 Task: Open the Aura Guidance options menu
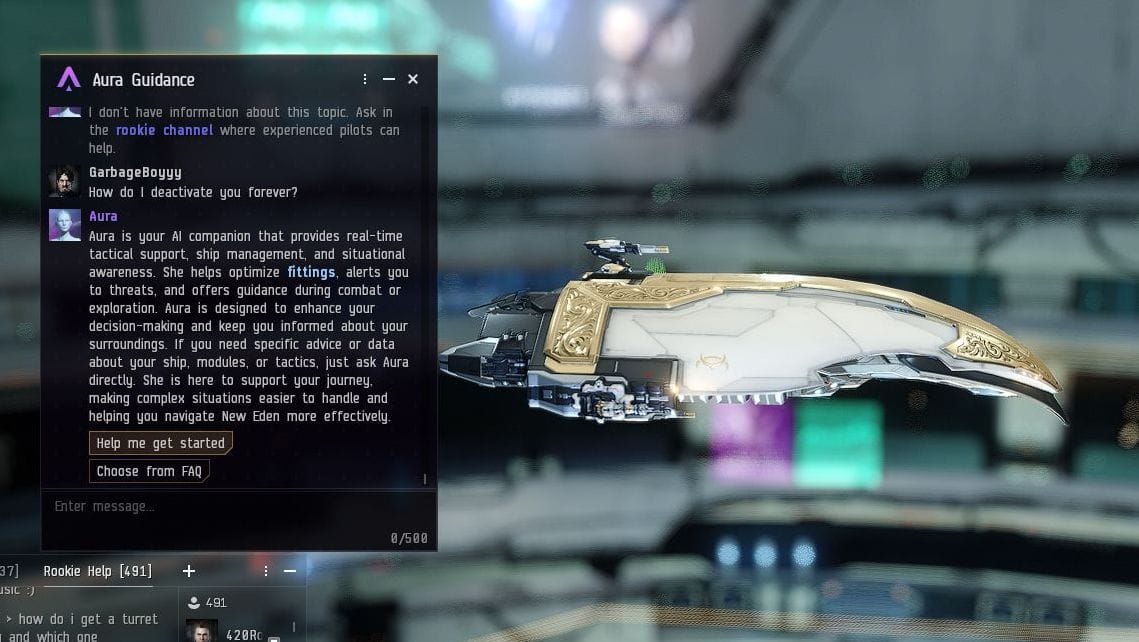click(x=365, y=79)
